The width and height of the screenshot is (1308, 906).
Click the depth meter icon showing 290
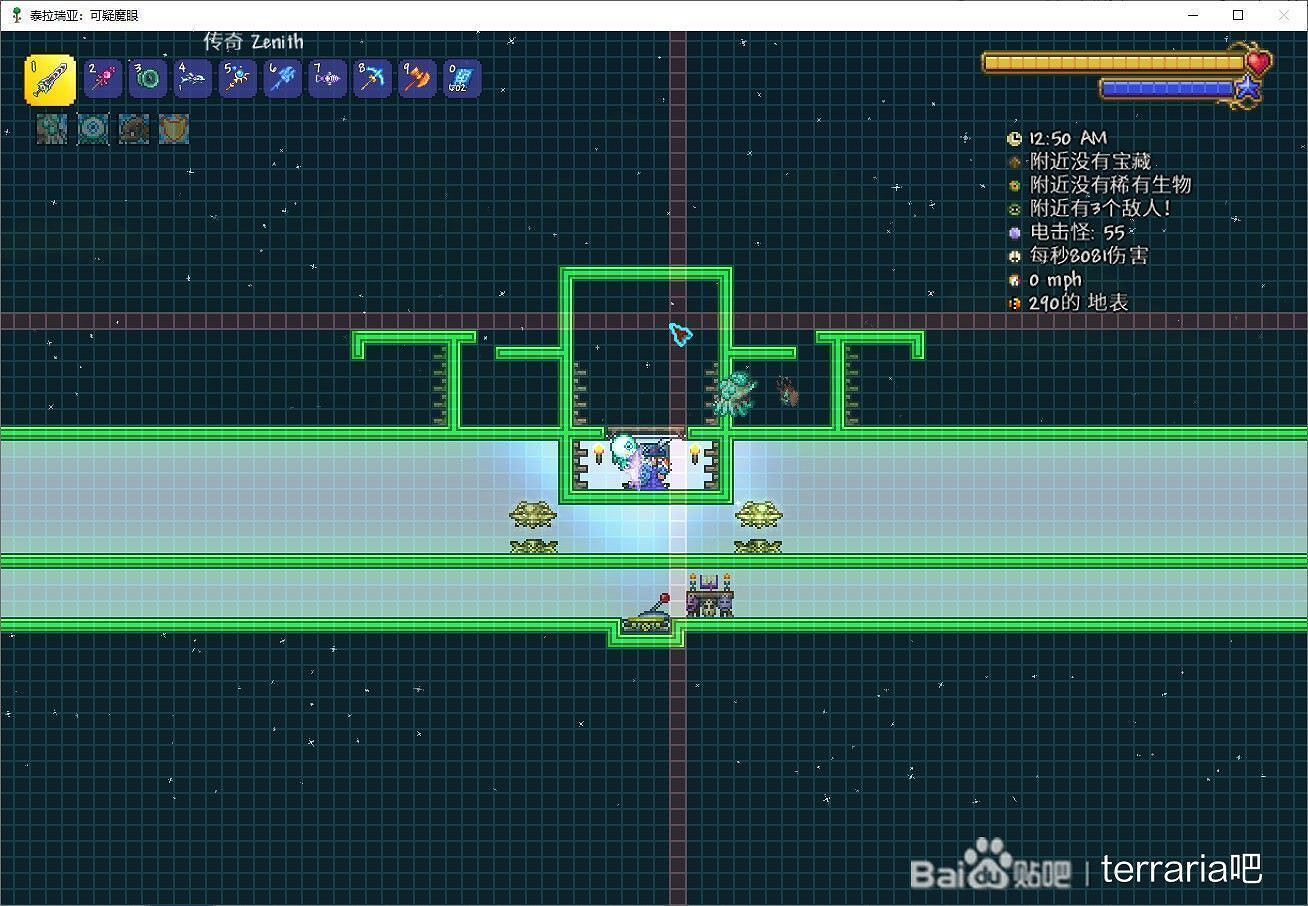click(x=1015, y=303)
